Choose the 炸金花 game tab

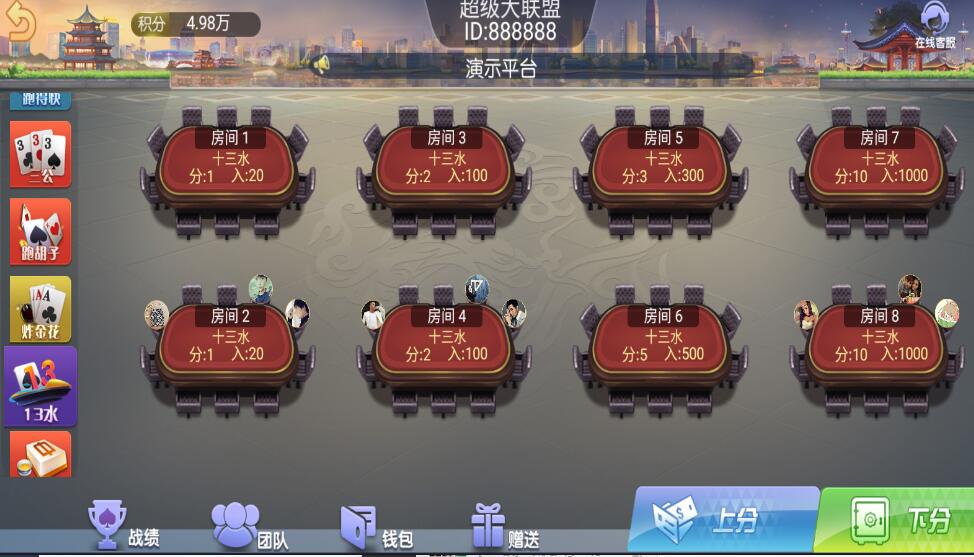(41, 309)
